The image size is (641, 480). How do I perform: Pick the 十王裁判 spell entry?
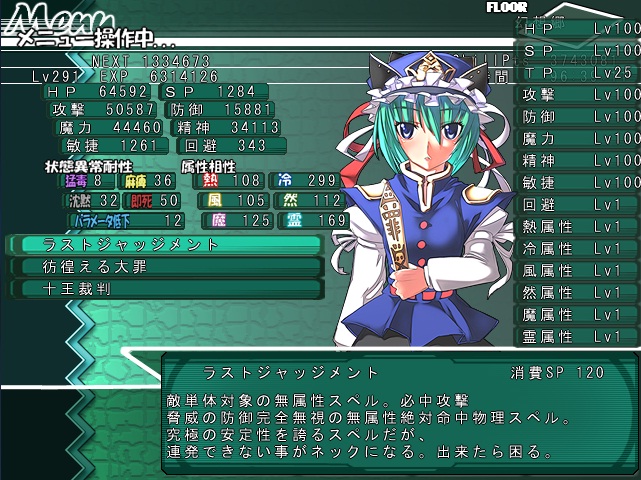(x=165, y=288)
